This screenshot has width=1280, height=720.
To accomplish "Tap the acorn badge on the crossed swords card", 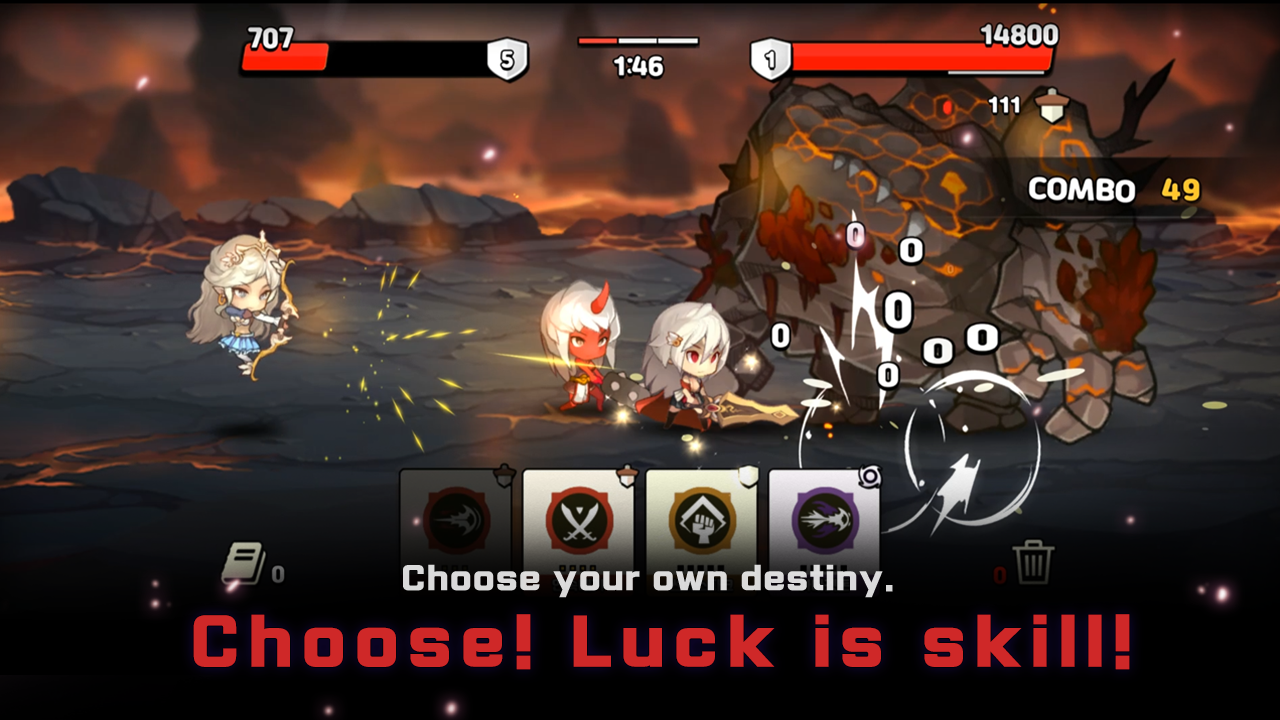I will tap(628, 477).
